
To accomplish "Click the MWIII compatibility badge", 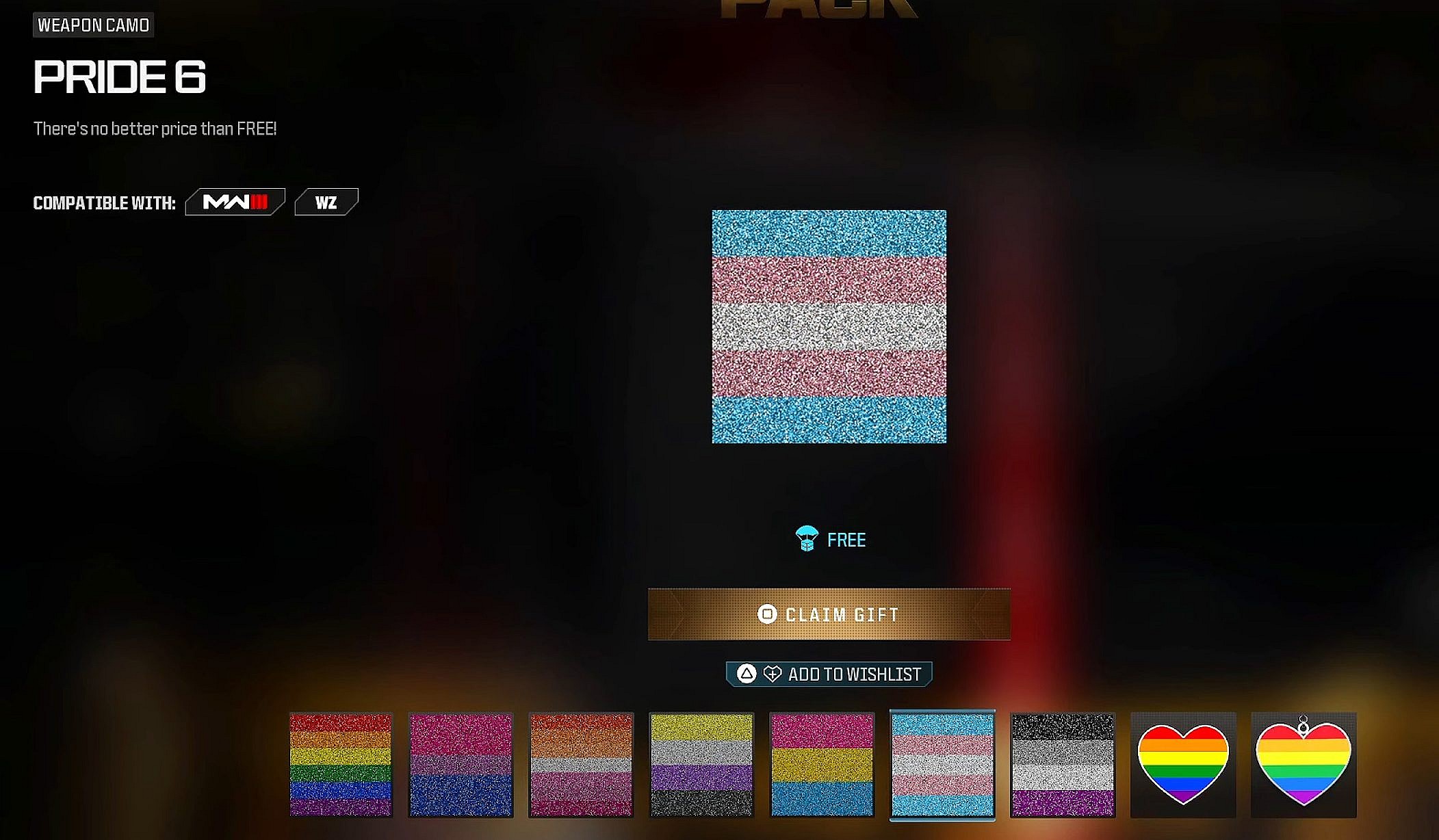I will click(234, 200).
